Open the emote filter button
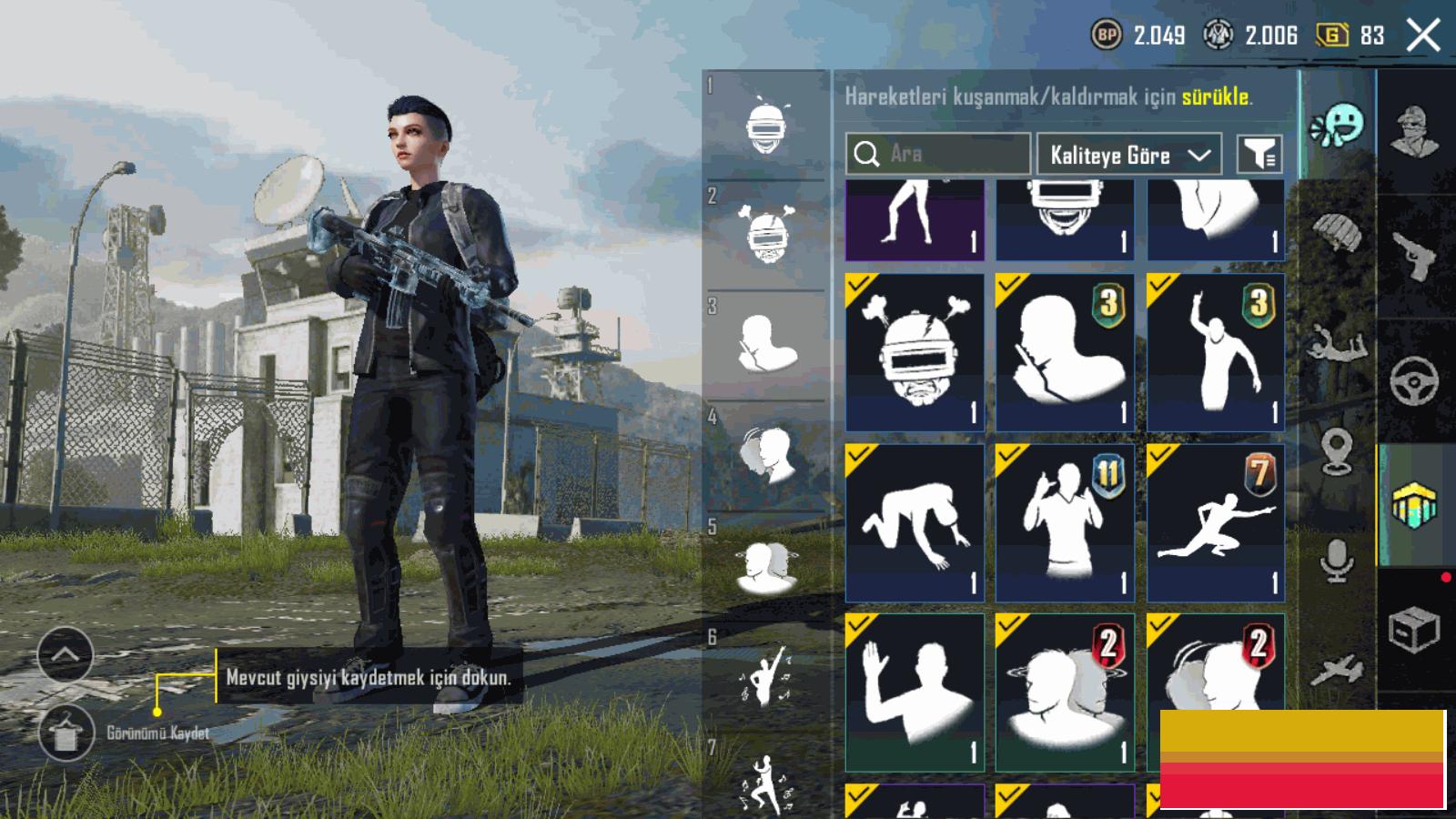1456x819 pixels. point(1259,155)
